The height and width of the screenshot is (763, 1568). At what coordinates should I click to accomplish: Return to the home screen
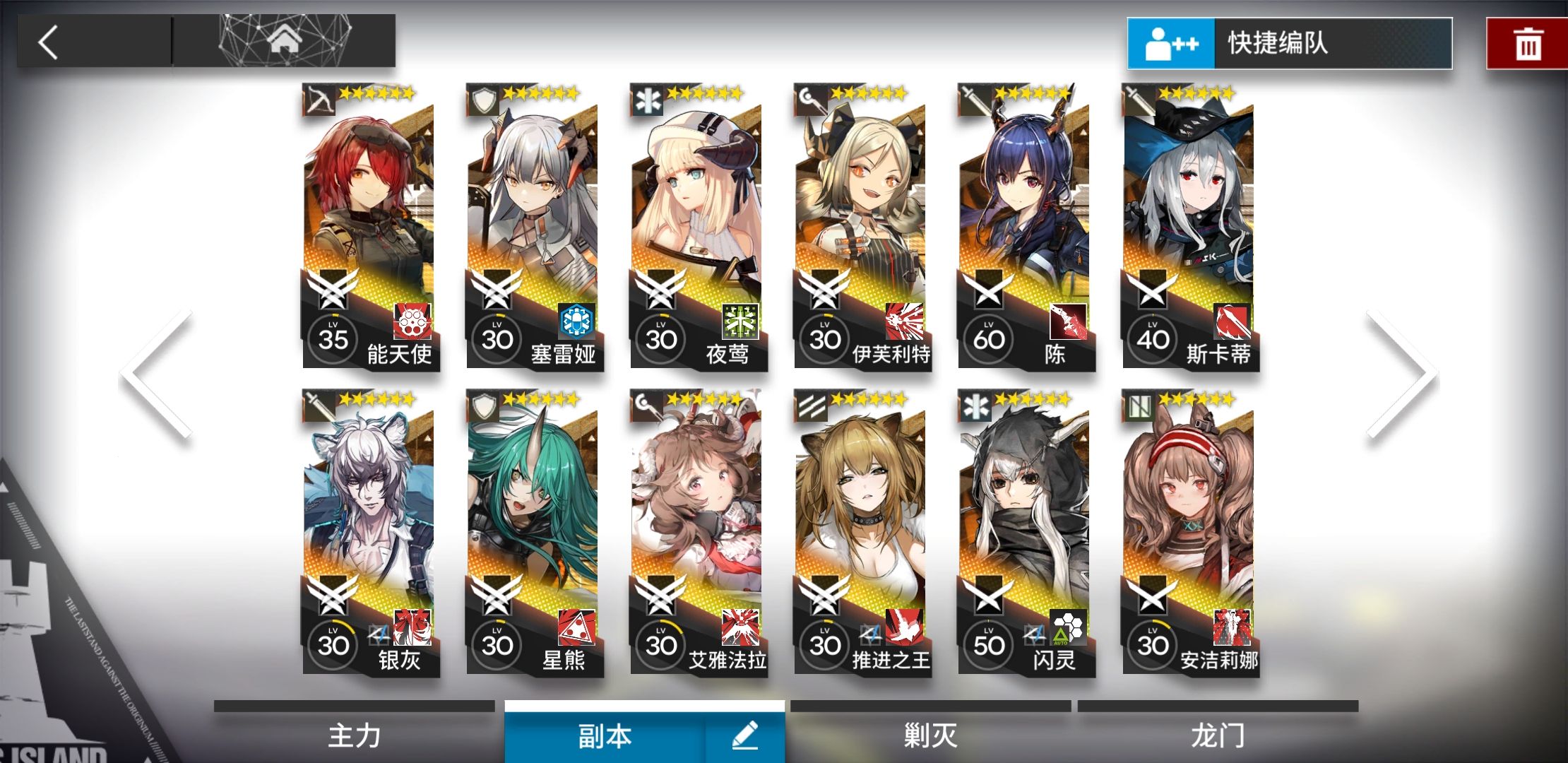point(284,41)
